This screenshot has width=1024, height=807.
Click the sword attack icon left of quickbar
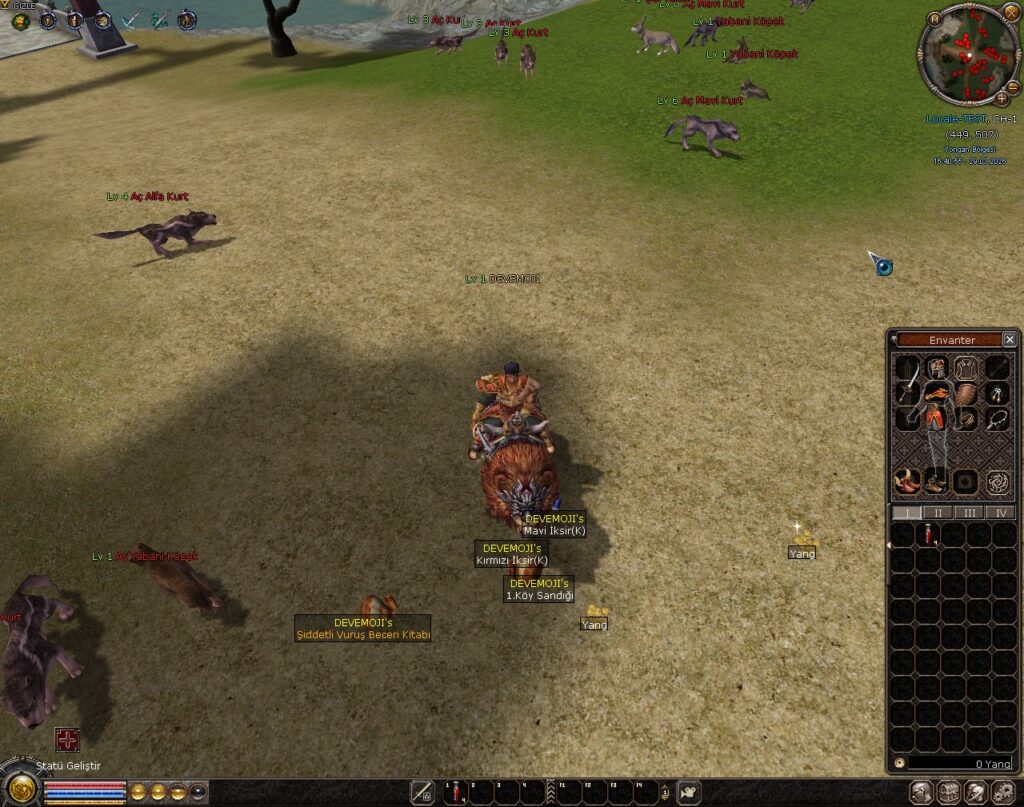tap(423, 792)
